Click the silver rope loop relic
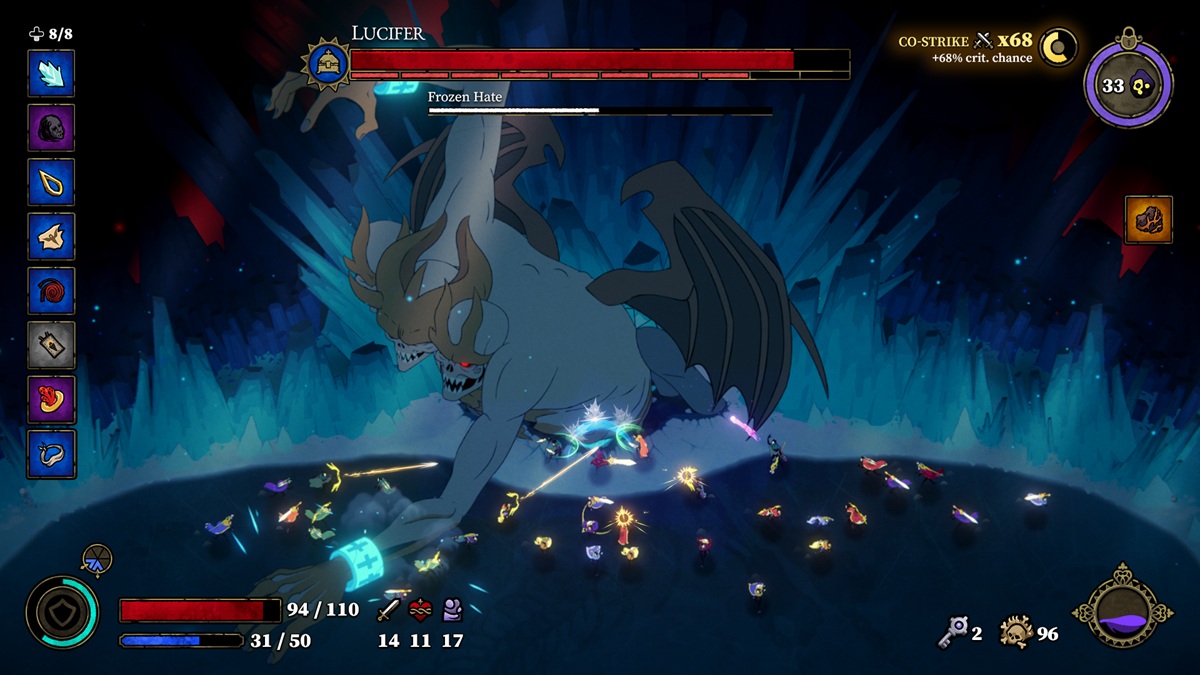1200x675 pixels. point(51,454)
